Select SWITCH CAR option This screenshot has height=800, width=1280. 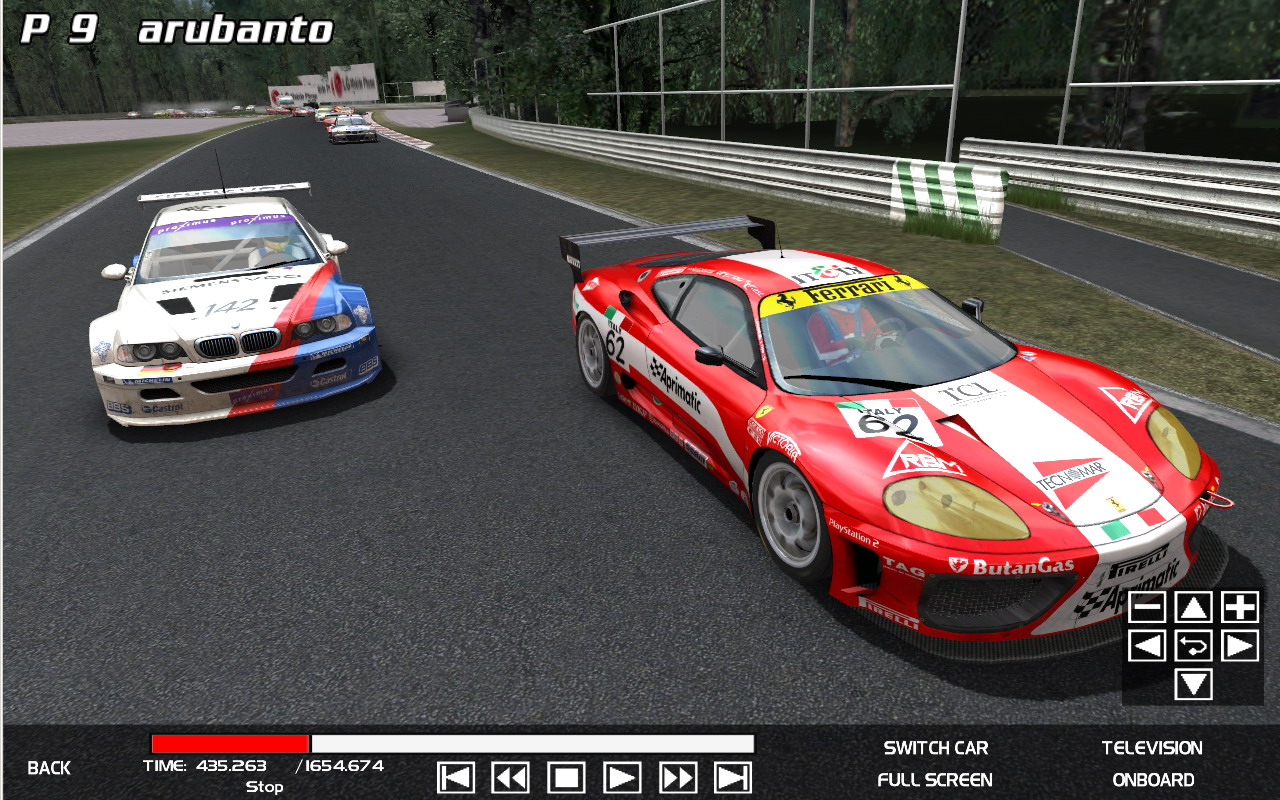coord(936,748)
